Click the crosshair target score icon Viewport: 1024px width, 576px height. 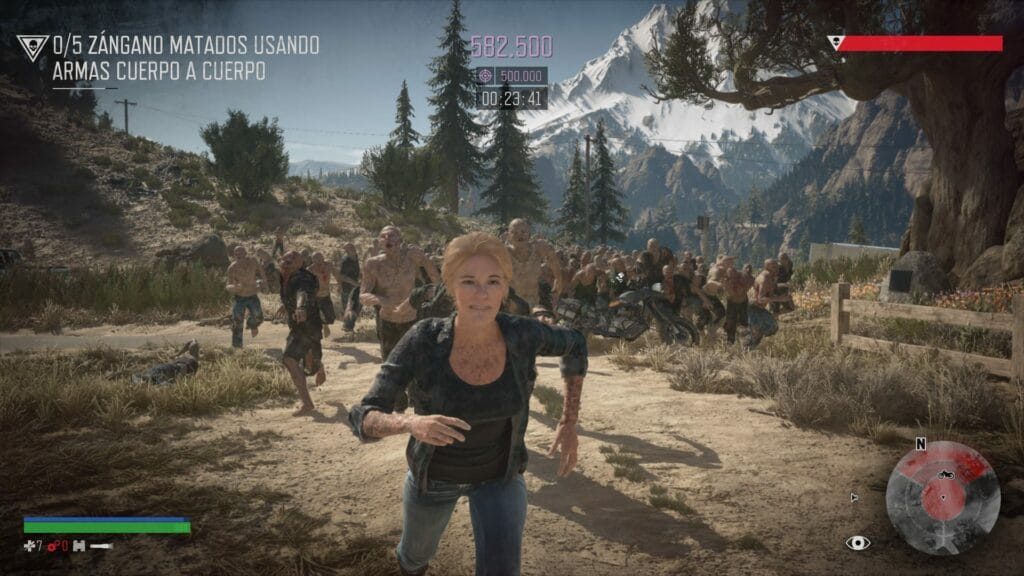(x=485, y=75)
